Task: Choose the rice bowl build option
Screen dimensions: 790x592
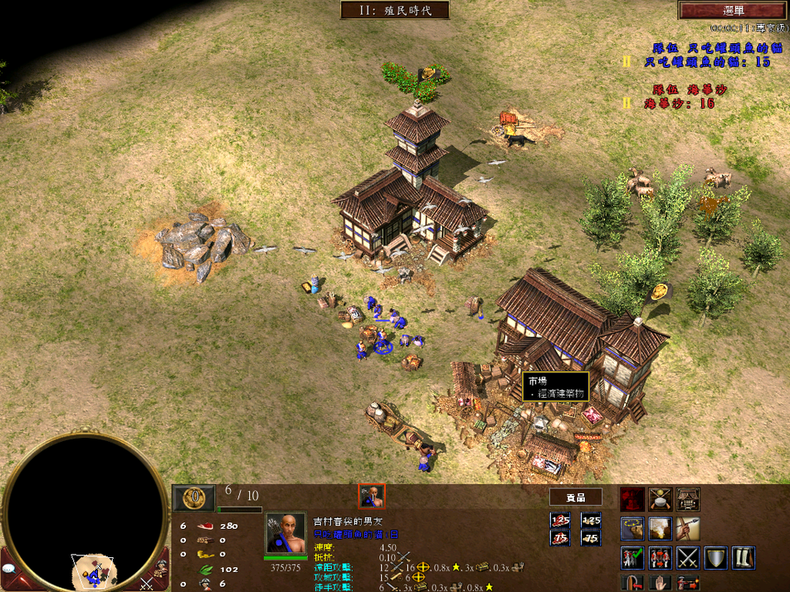Action: pyautogui.click(x=660, y=500)
